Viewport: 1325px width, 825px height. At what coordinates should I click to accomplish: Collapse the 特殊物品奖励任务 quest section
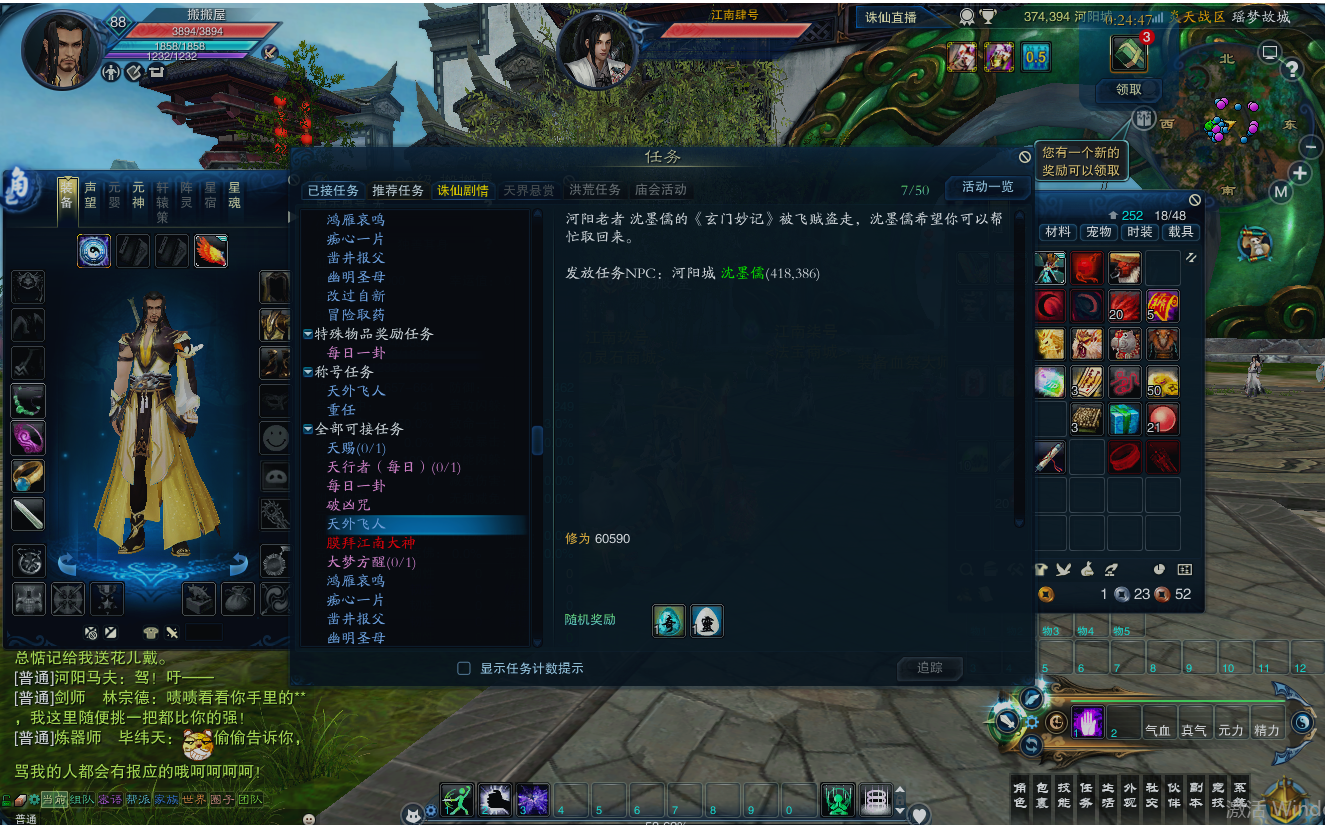pyautogui.click(x=307, y=333)
